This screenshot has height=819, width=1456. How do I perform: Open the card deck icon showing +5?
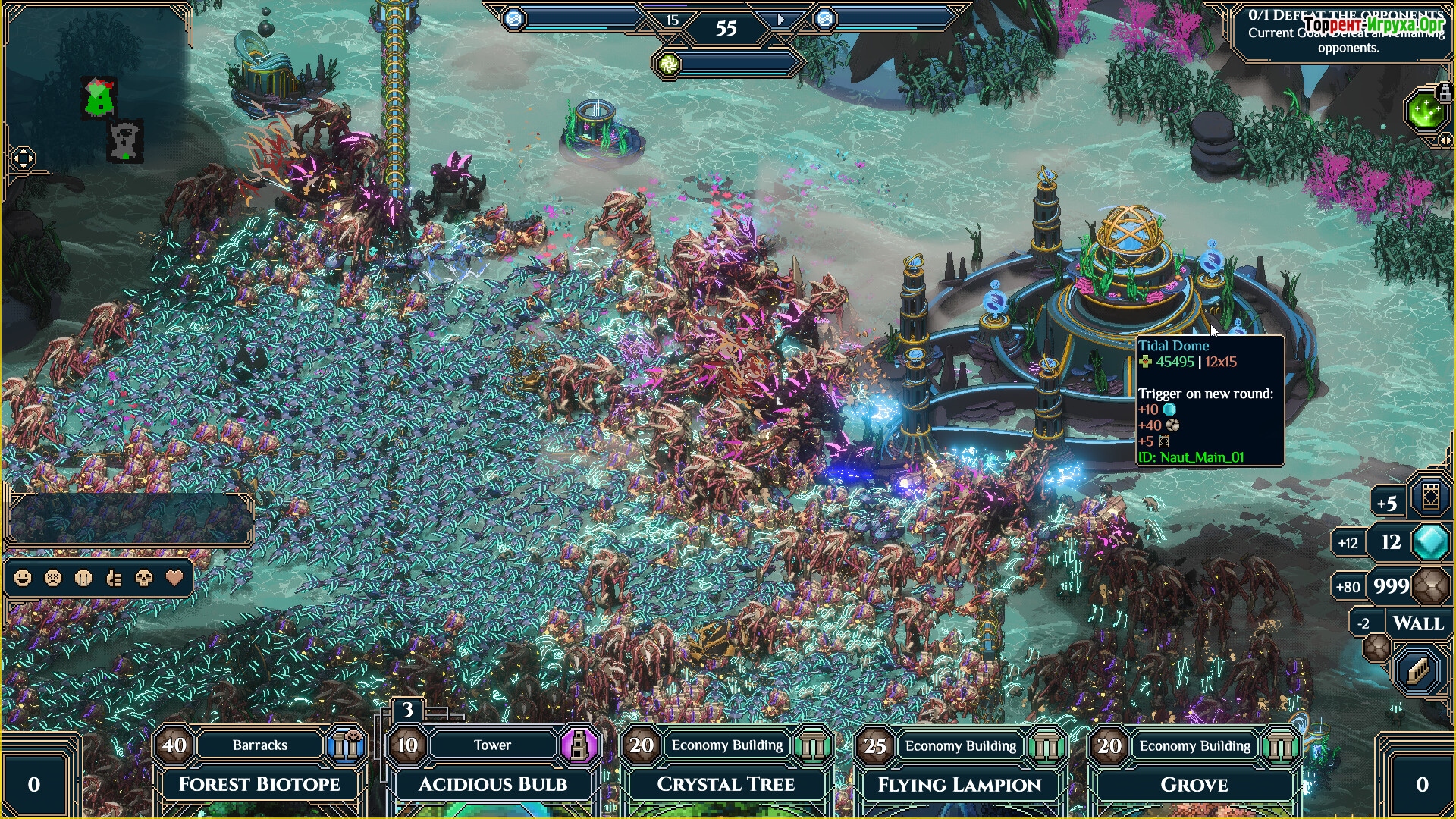(1430, 498)
